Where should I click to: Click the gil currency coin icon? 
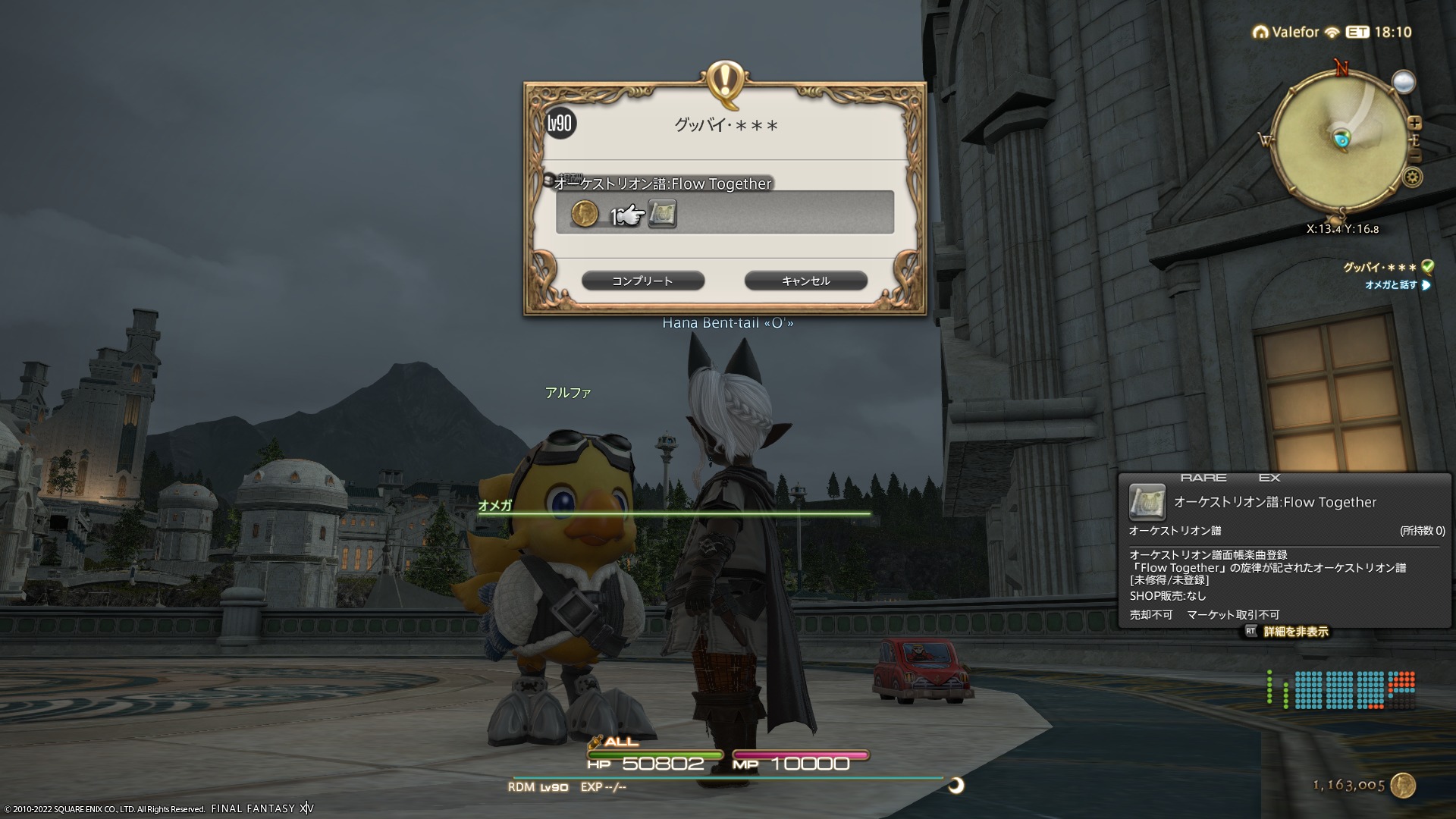click(1403, 786)
